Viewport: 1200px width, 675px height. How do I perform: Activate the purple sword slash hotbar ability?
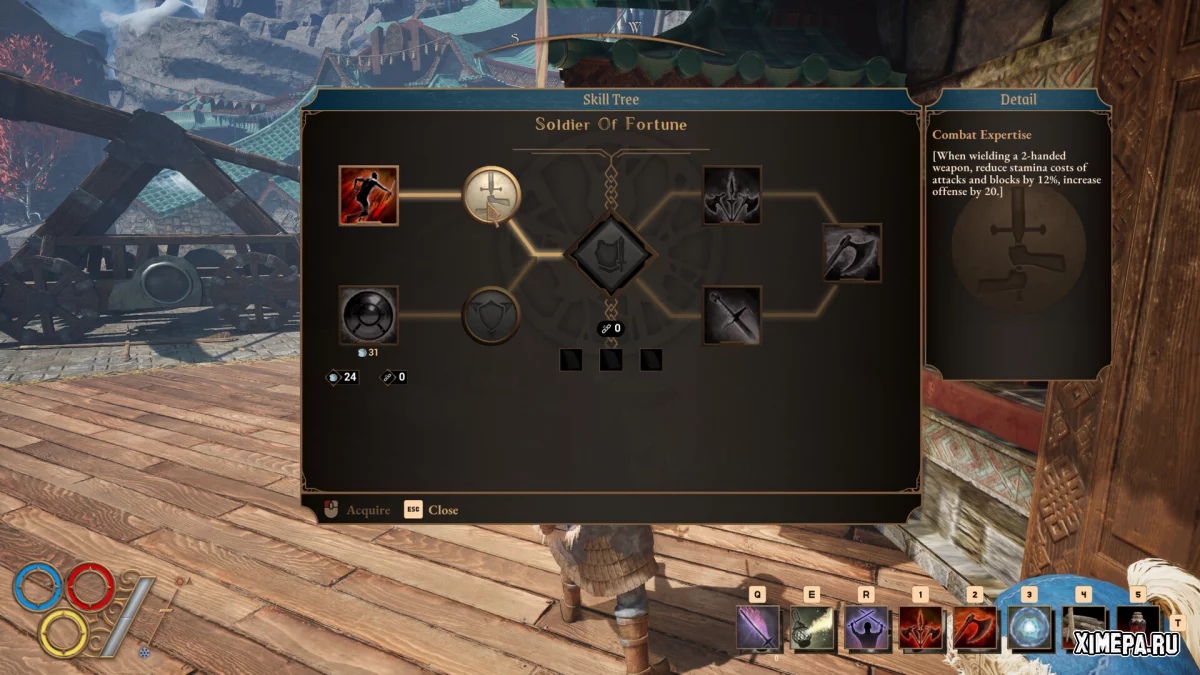pyautogui.click(x=757, y=628)
